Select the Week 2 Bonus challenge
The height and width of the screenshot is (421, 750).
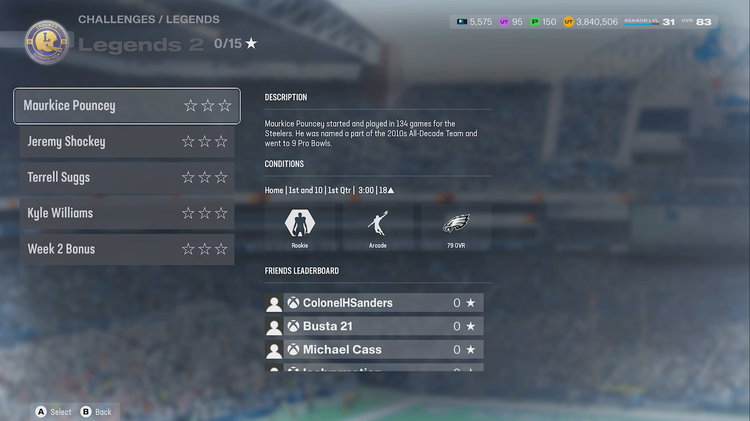pos(126,249)
